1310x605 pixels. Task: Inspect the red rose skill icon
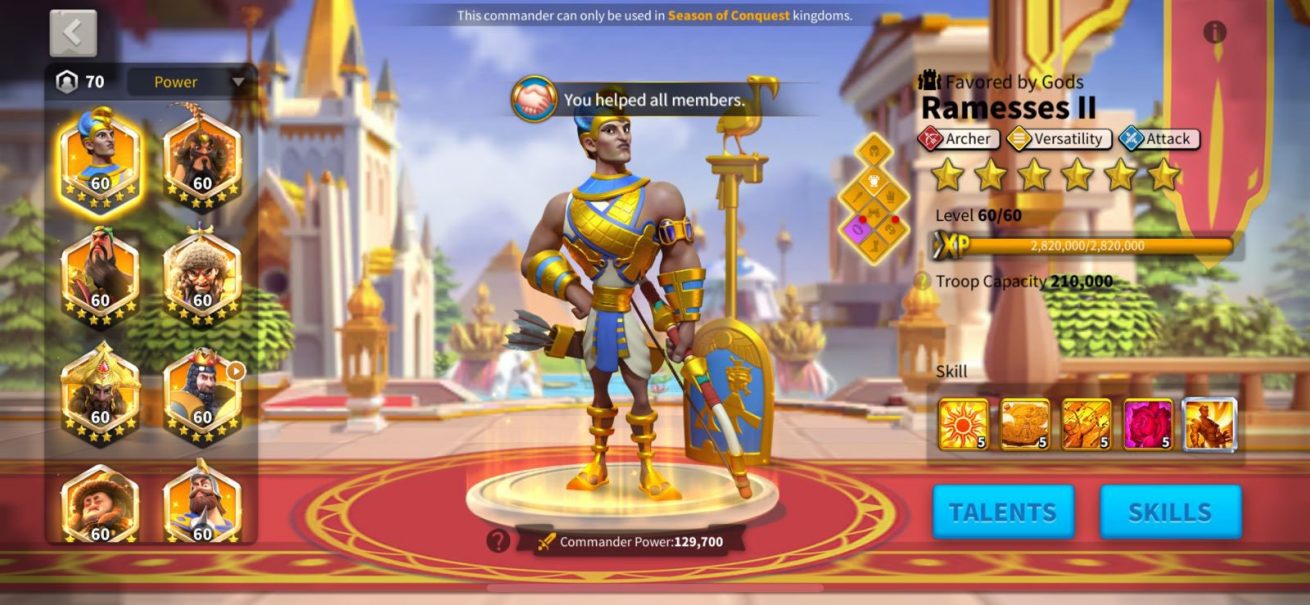coord(1148,424)
